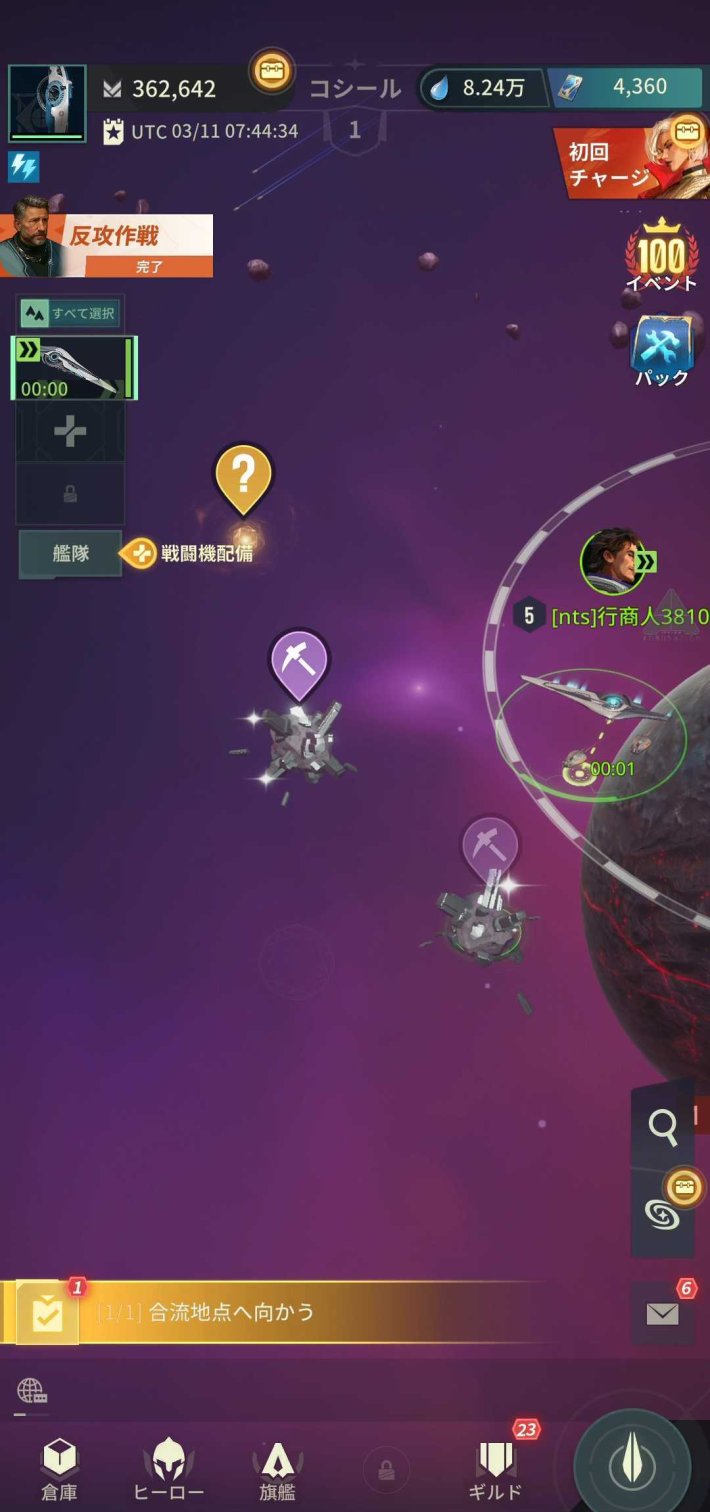Open the magnifying glass search
Viewport: 710px width, 1512px height.
663,1127
